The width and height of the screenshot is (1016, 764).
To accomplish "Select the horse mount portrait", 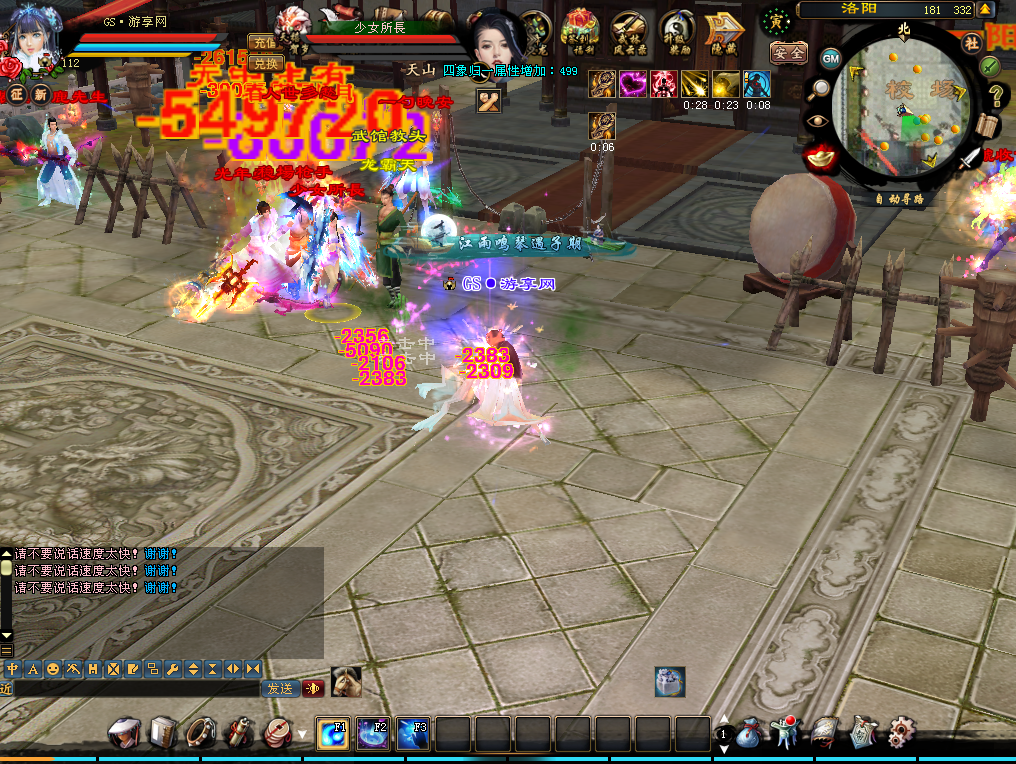I will 346,682.
